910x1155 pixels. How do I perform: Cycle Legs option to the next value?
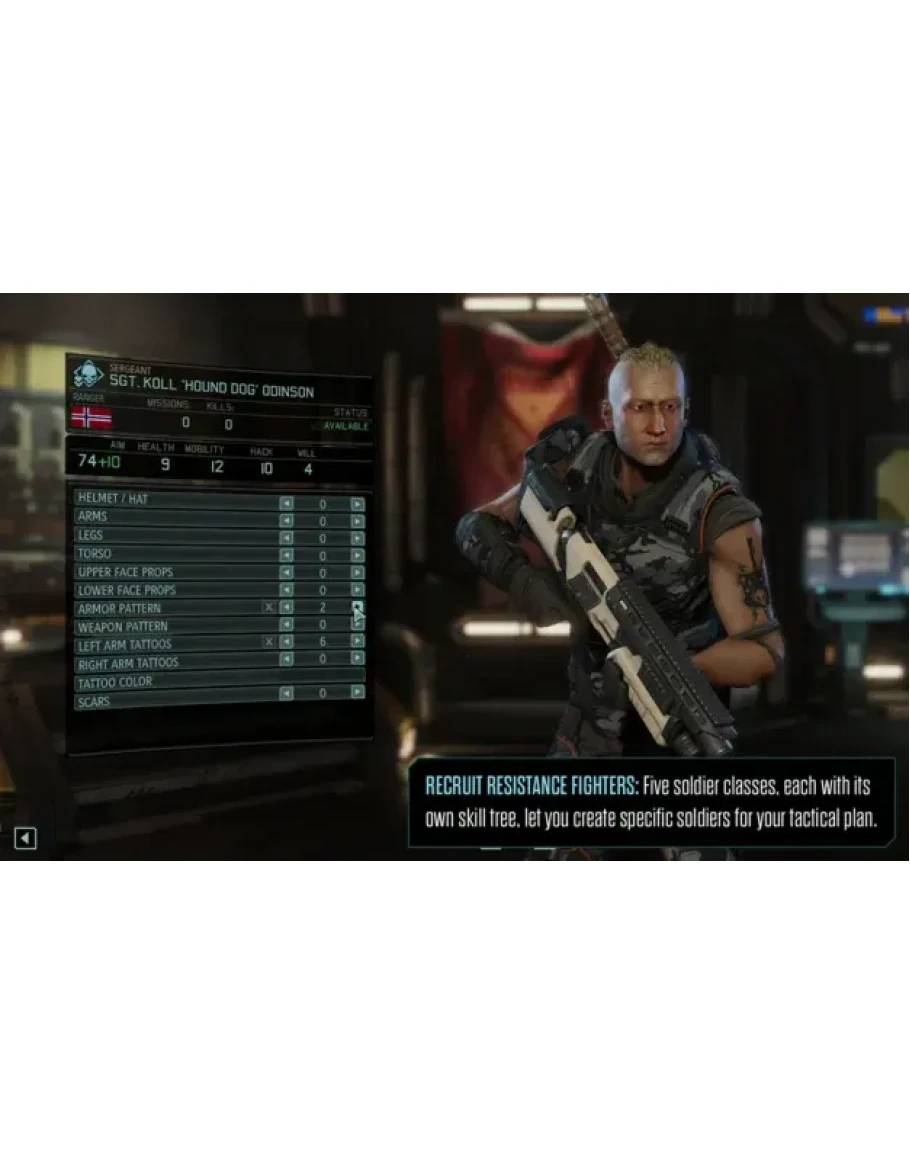pyautogui.click(x=357, y=537)
